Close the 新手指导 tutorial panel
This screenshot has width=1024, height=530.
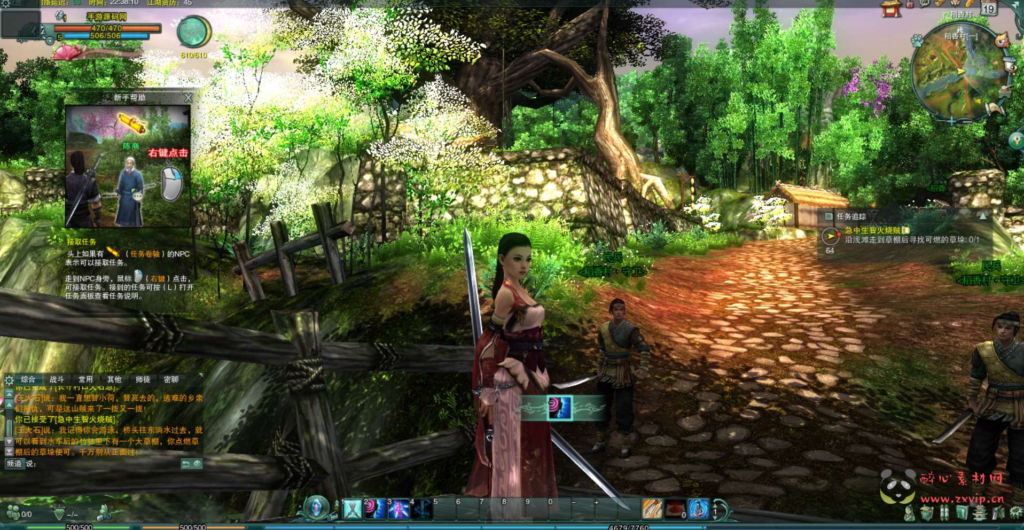pos(188,97)
